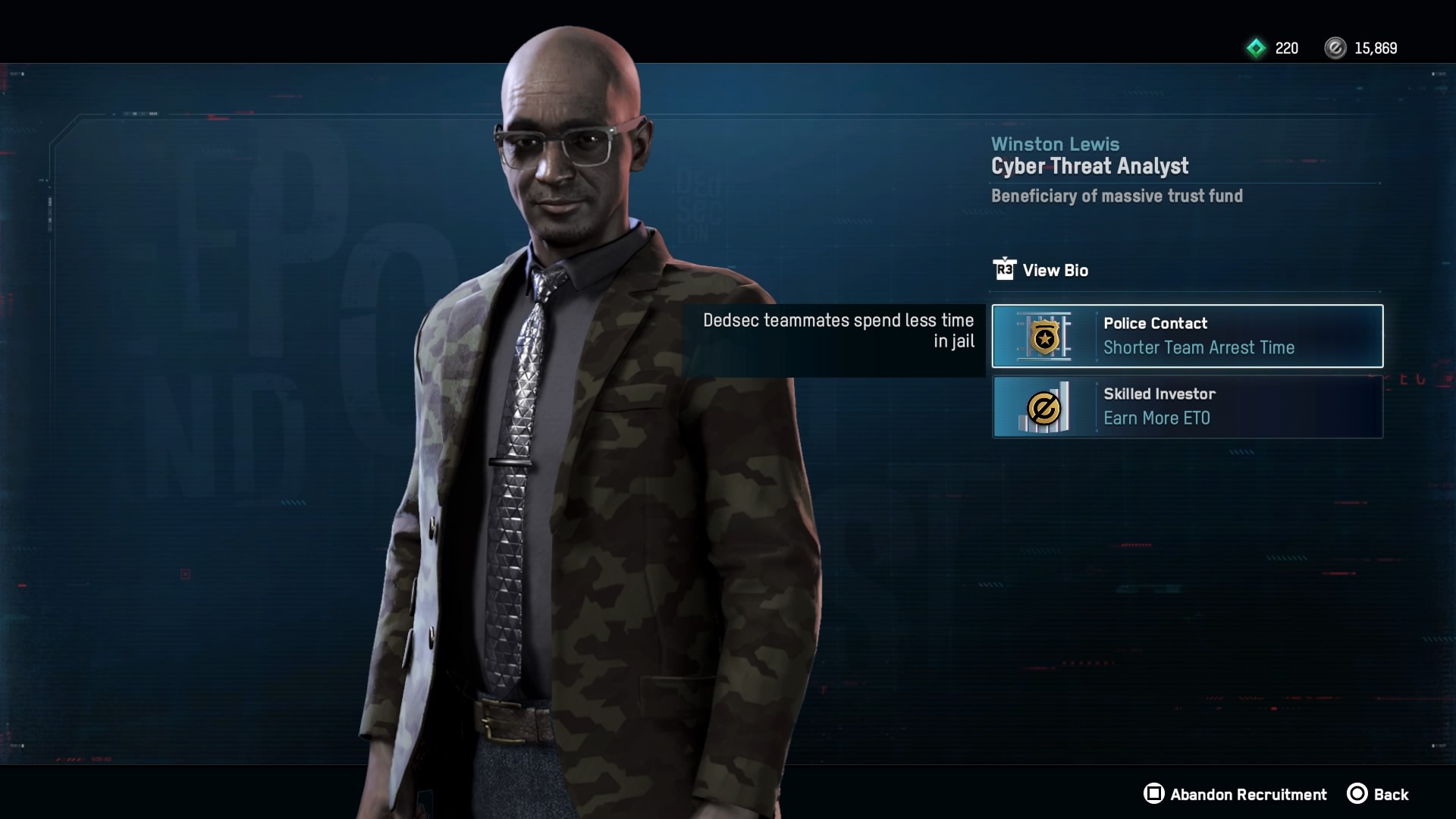Click the police badge icon
The height and width of the screenshot is (819, 1456).
[1045, 336]
